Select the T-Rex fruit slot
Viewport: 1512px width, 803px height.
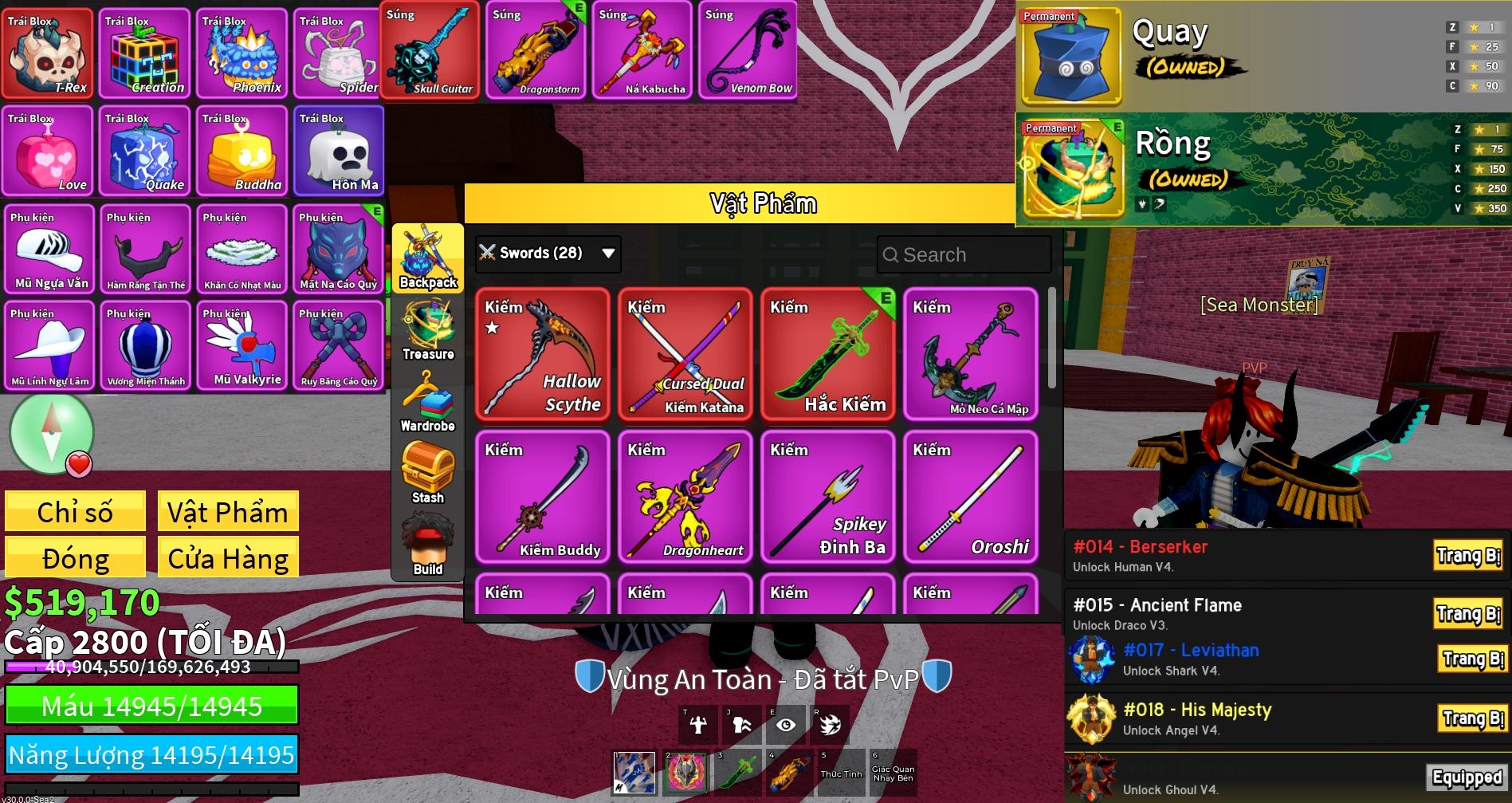[x=48, y=53]
